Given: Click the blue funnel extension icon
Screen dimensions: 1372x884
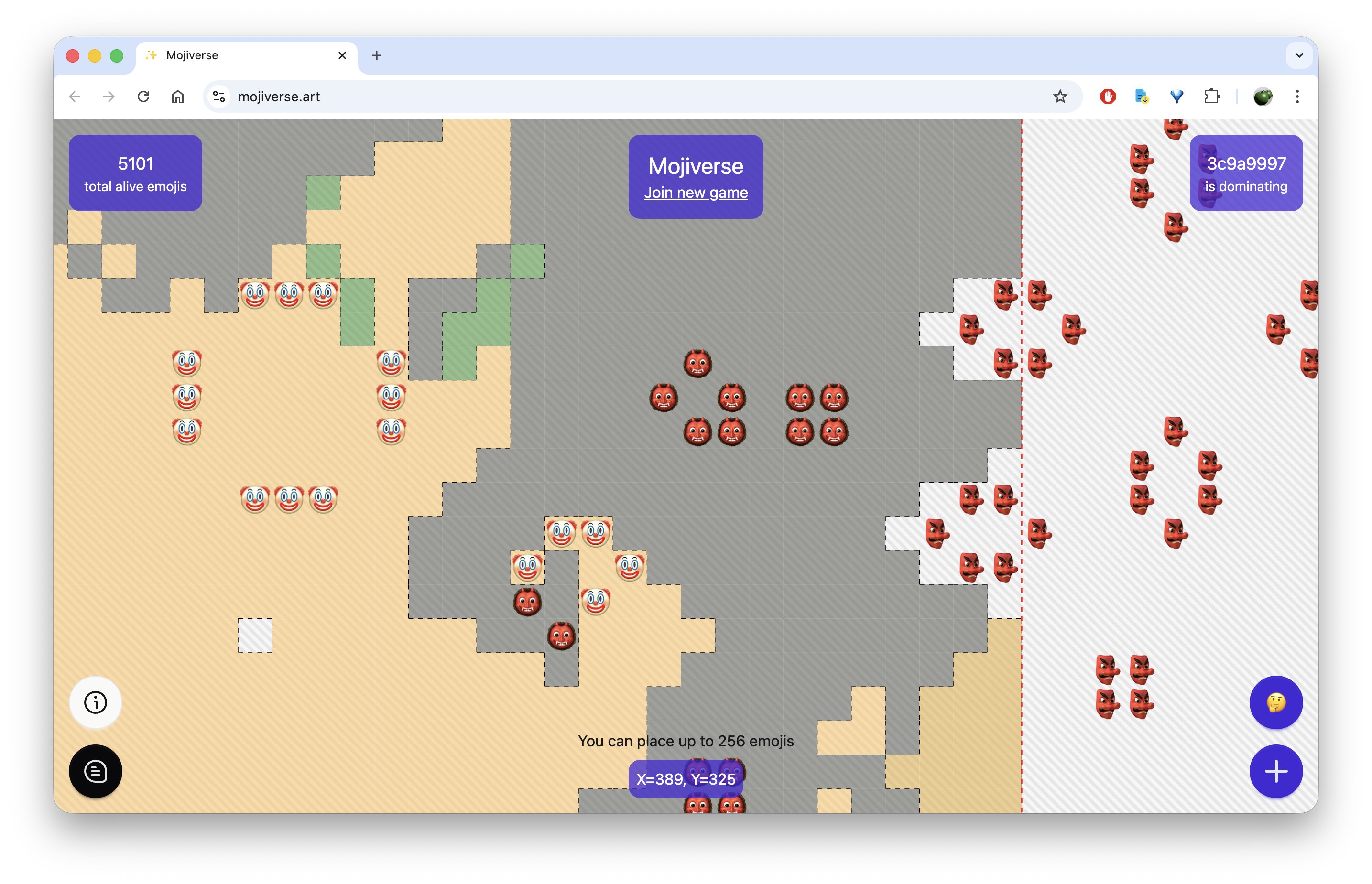Looking at the screenshot, I should 1176,97.
